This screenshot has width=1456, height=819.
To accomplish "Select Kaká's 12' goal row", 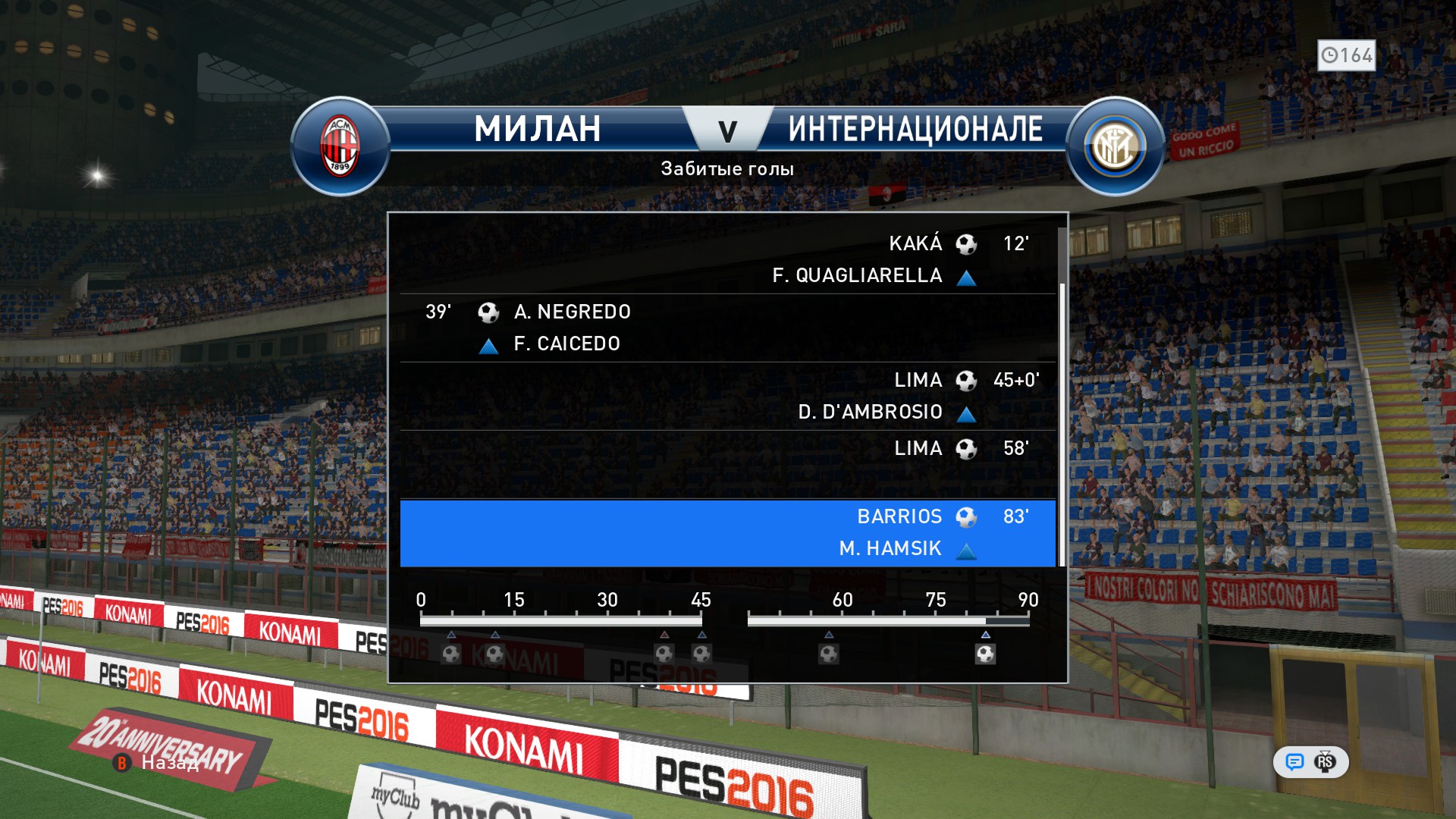I will (728, 259).
